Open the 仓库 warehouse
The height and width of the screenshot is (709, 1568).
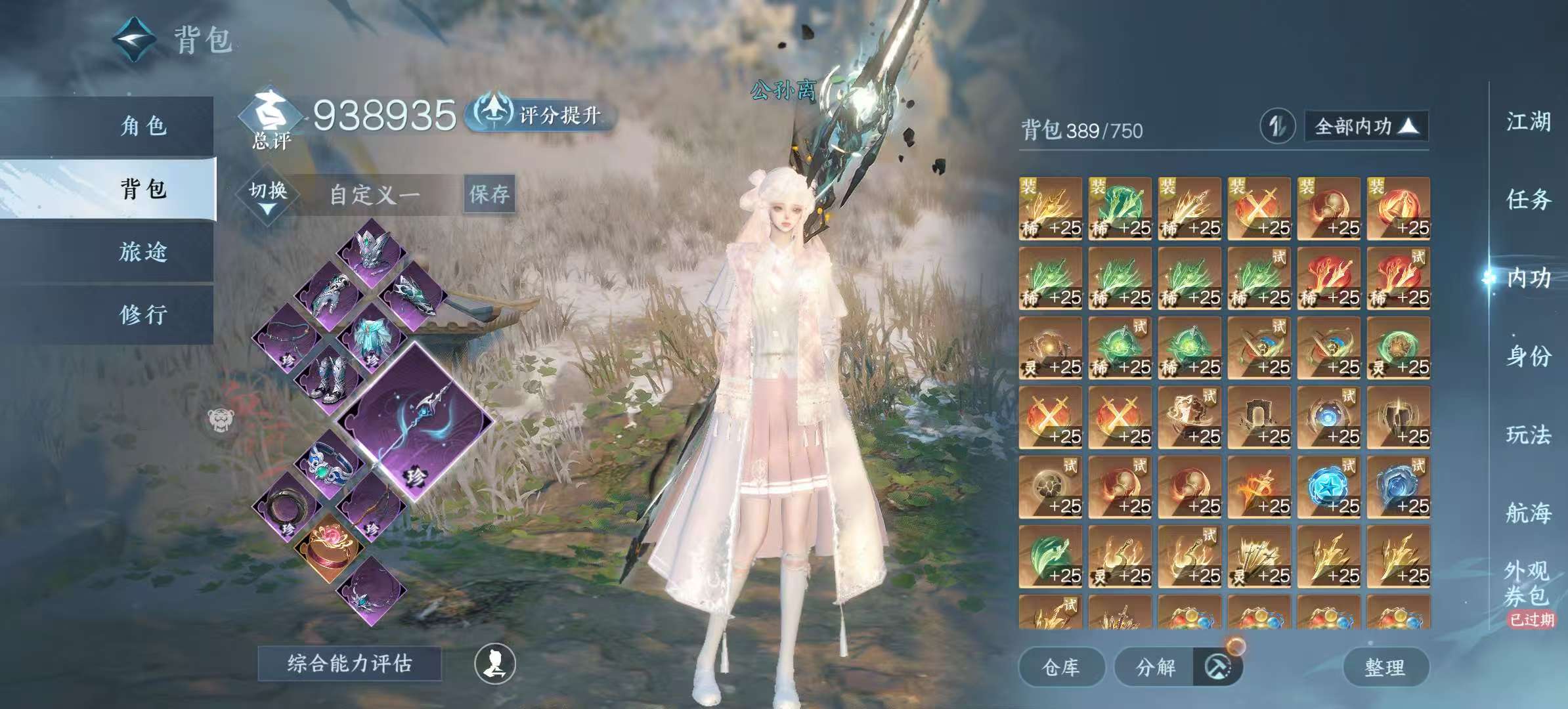point(1061,667)
